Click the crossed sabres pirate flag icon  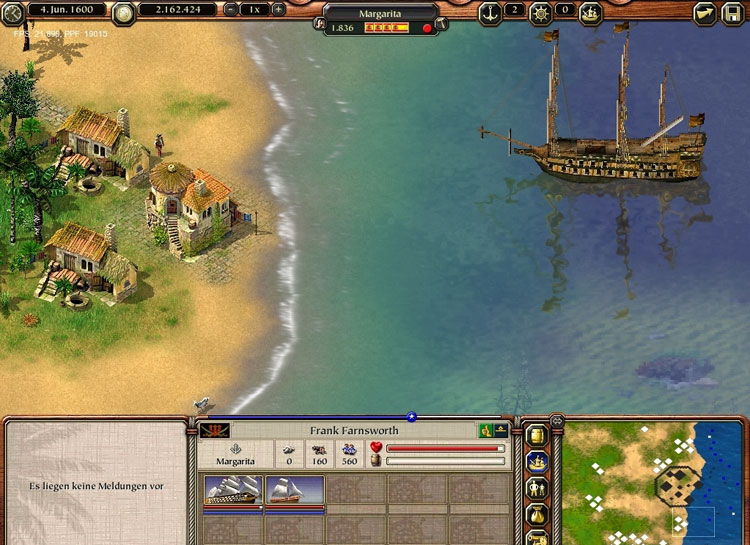[x=213, y=431]
